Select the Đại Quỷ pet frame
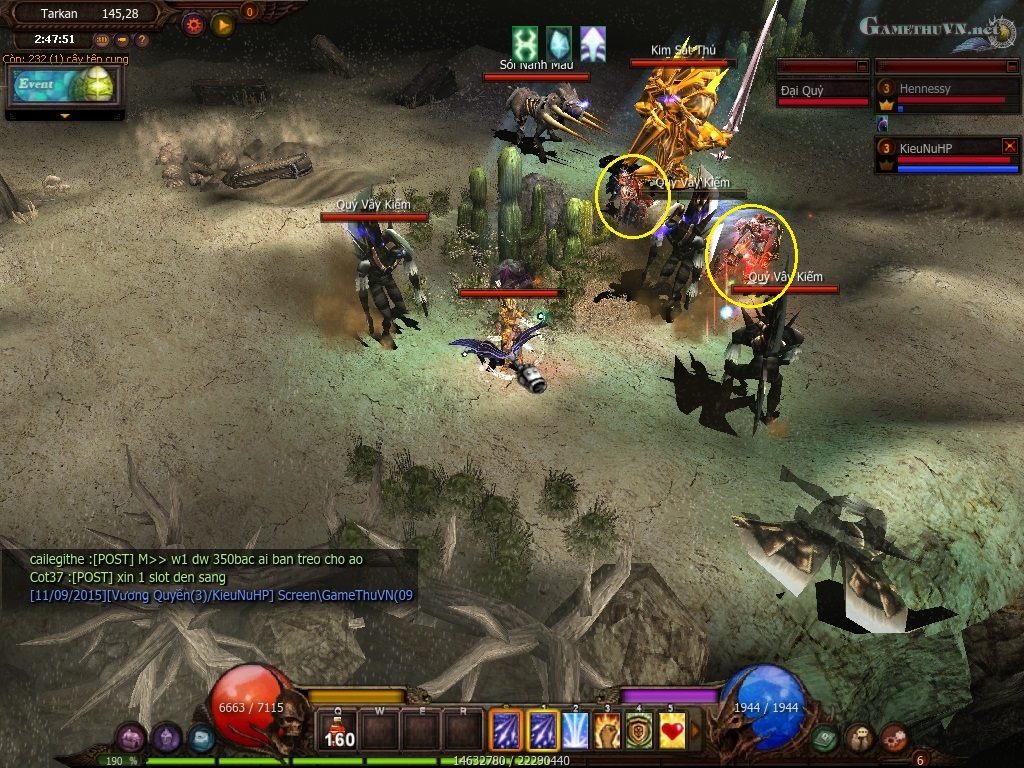Screen dimensions: 1024x768 tap(822, 92)
